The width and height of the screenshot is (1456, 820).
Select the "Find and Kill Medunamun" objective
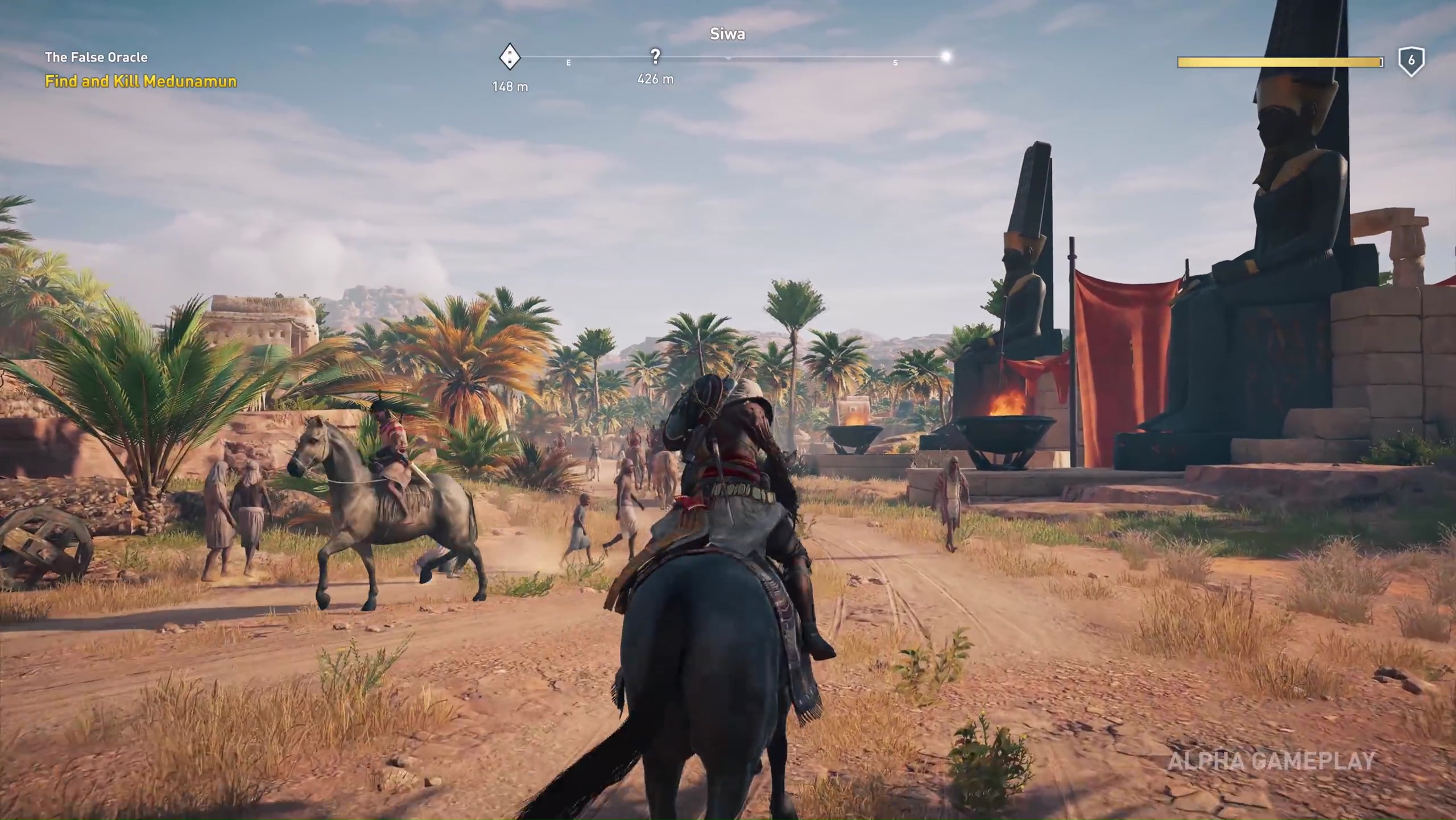pyautogui.click(x=140, y=81)
